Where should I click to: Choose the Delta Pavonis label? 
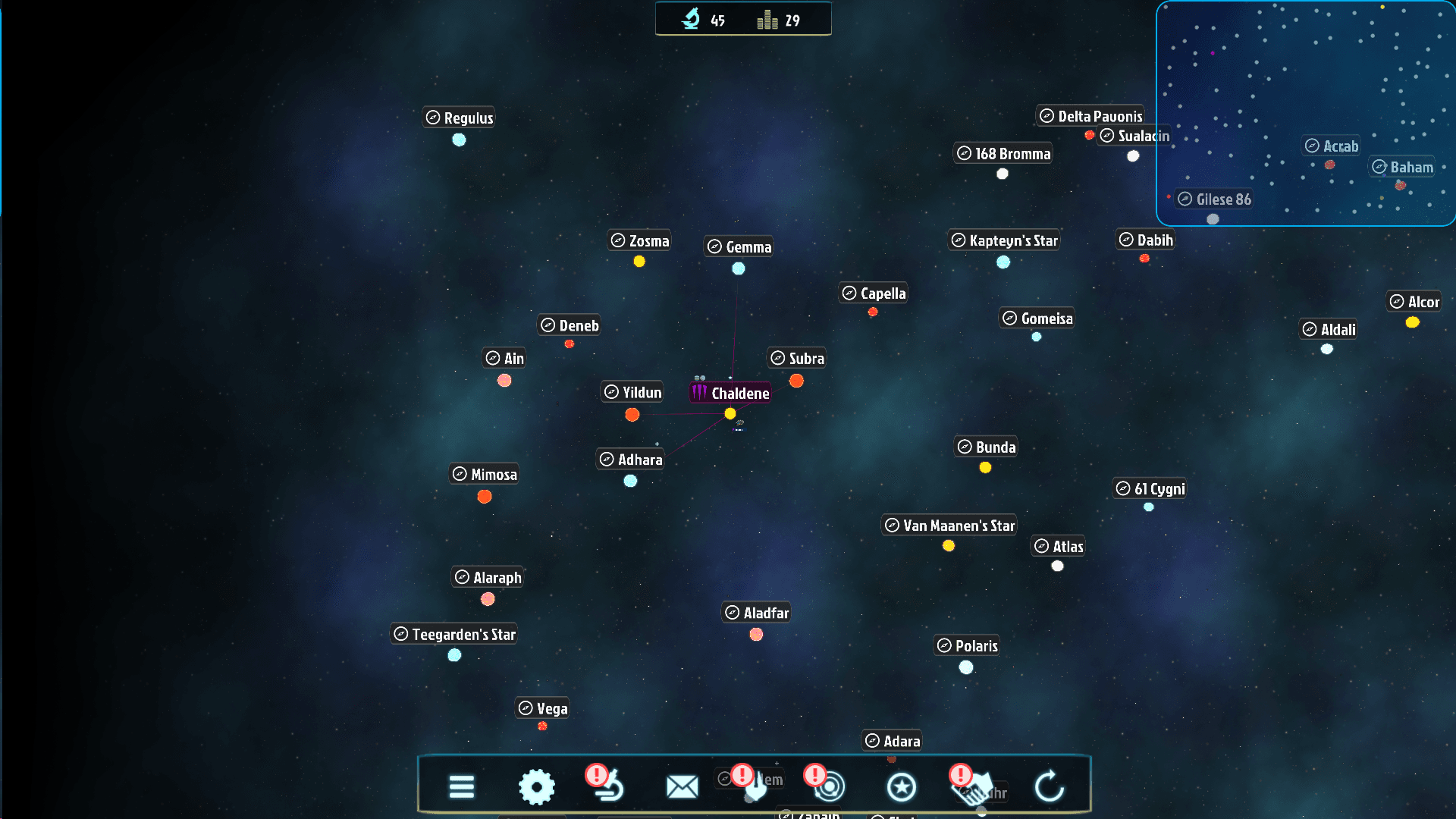1090,116
